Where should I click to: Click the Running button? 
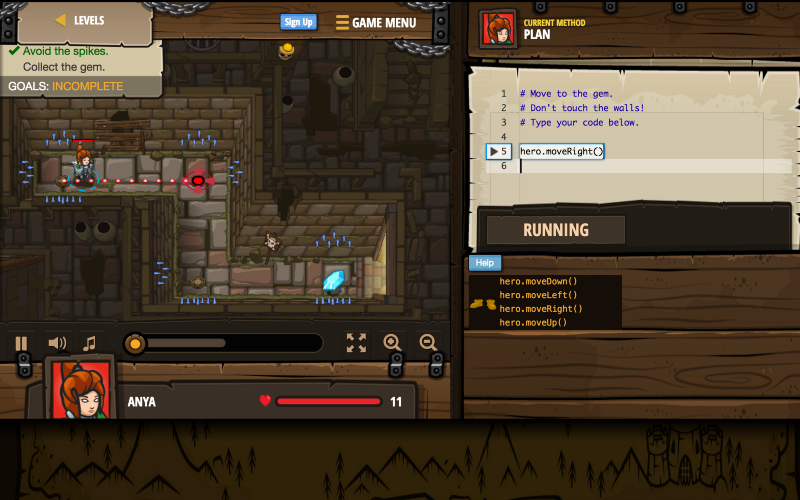tap(556, 230)
